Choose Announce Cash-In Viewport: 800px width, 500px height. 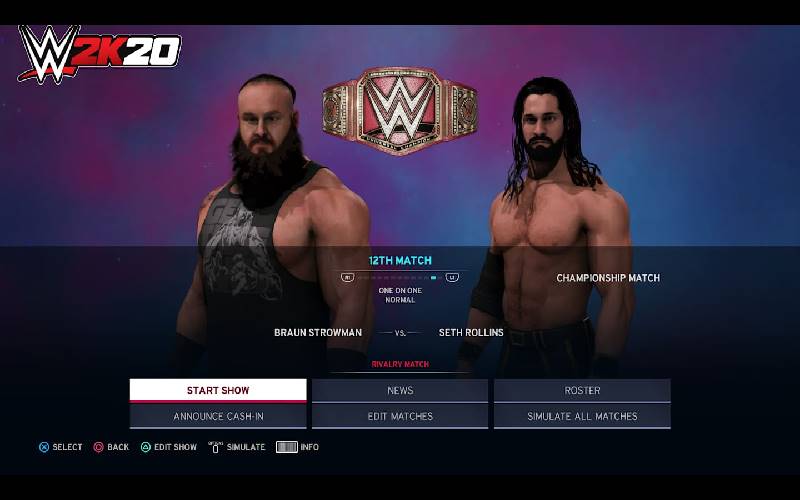tap(218, 416)
